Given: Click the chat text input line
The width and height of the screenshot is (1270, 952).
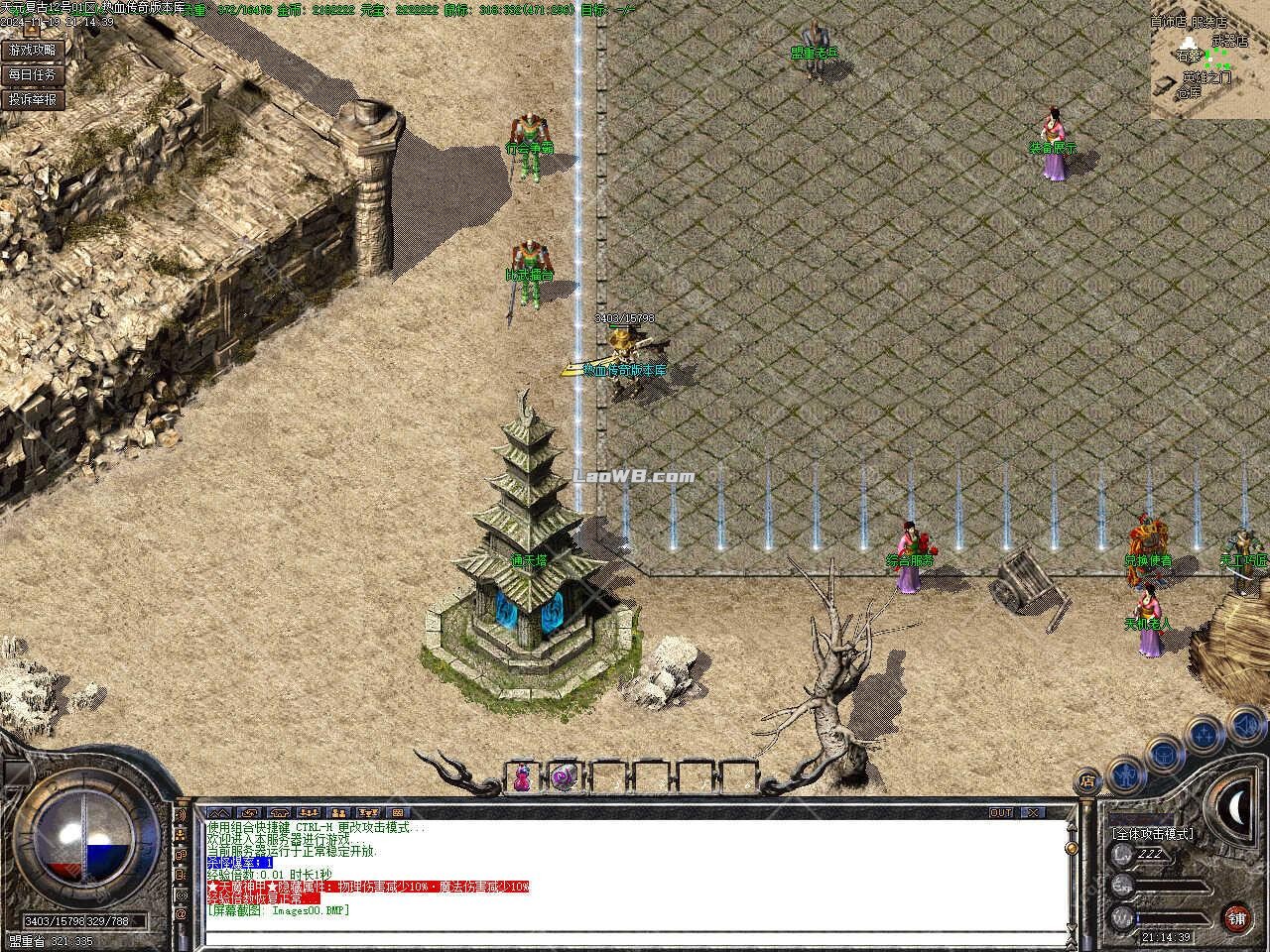Looking at the screenshot, I should pyautogui.click(x=635, y=932).
